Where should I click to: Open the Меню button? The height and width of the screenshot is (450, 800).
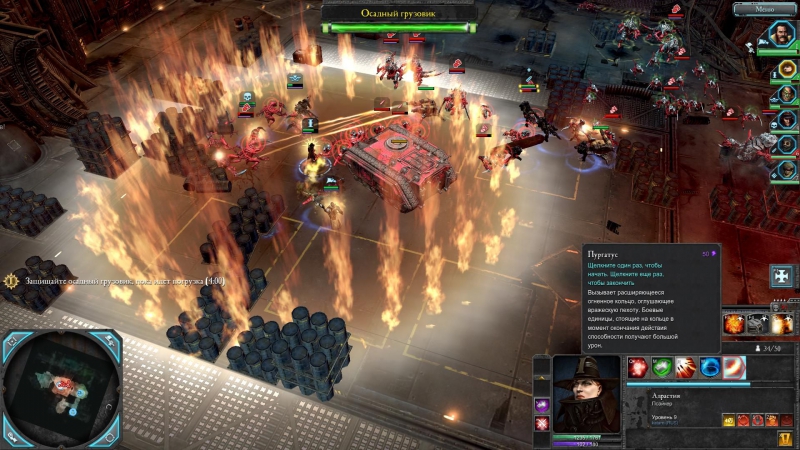[765, 9]
